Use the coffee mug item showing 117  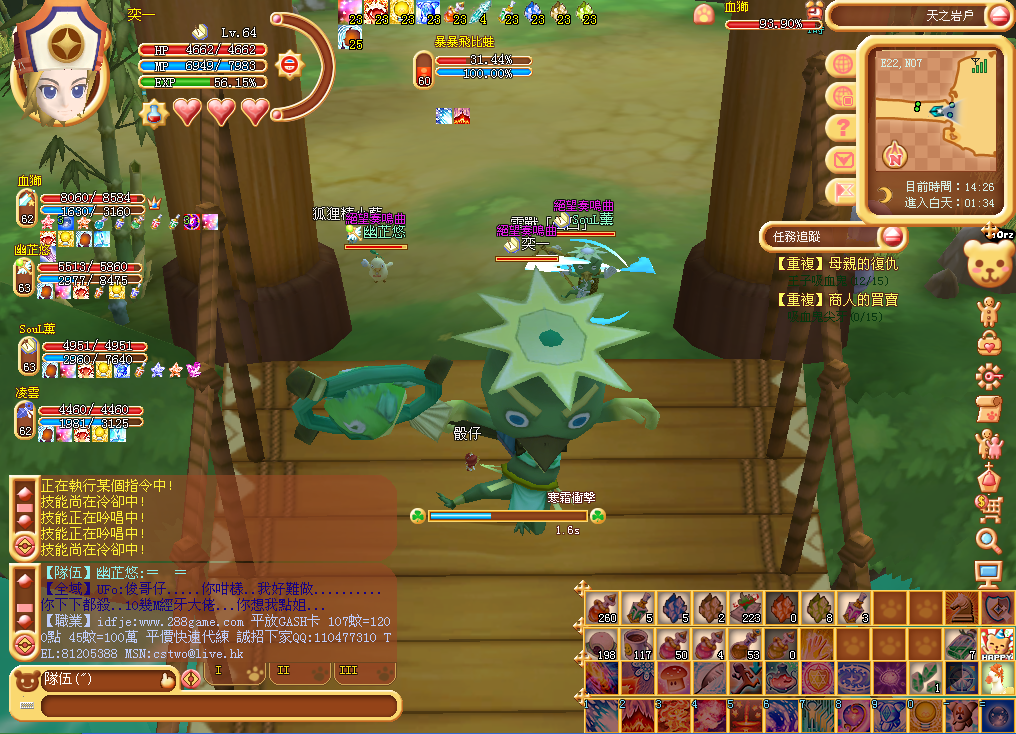636,643
